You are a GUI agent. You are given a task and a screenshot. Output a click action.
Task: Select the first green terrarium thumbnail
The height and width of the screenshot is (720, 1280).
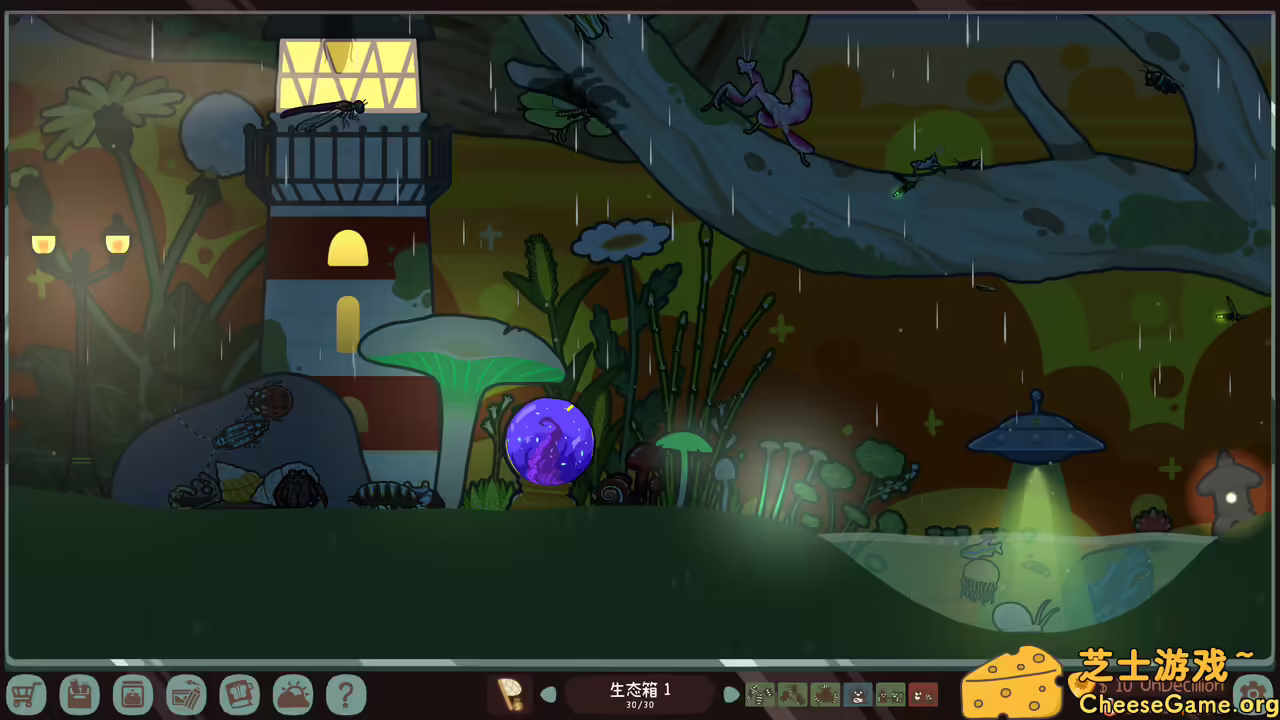(x=758, y=693)
